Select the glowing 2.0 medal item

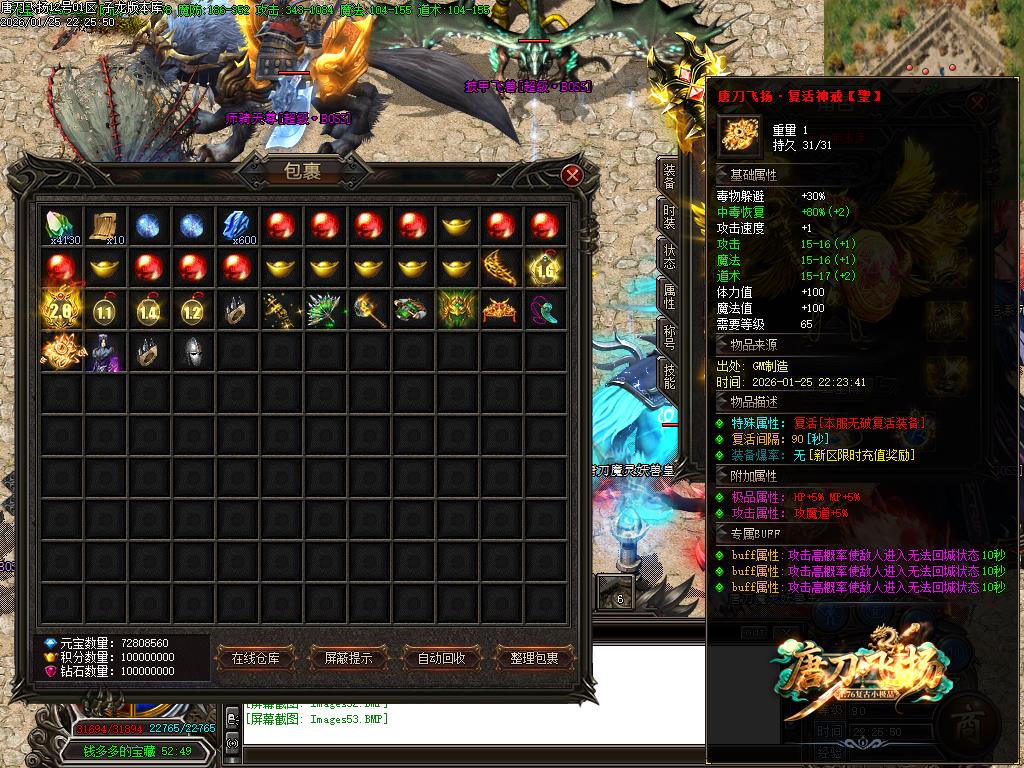click(x=62, y=311)
